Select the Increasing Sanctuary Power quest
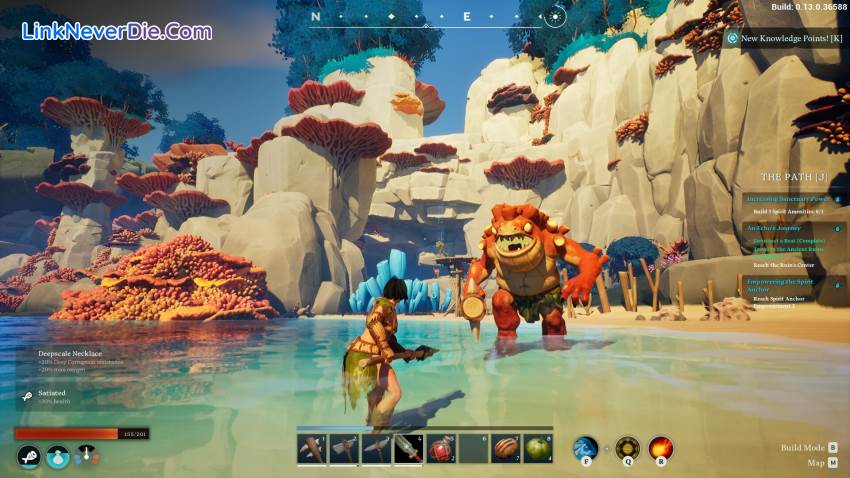 click(787, 199)
